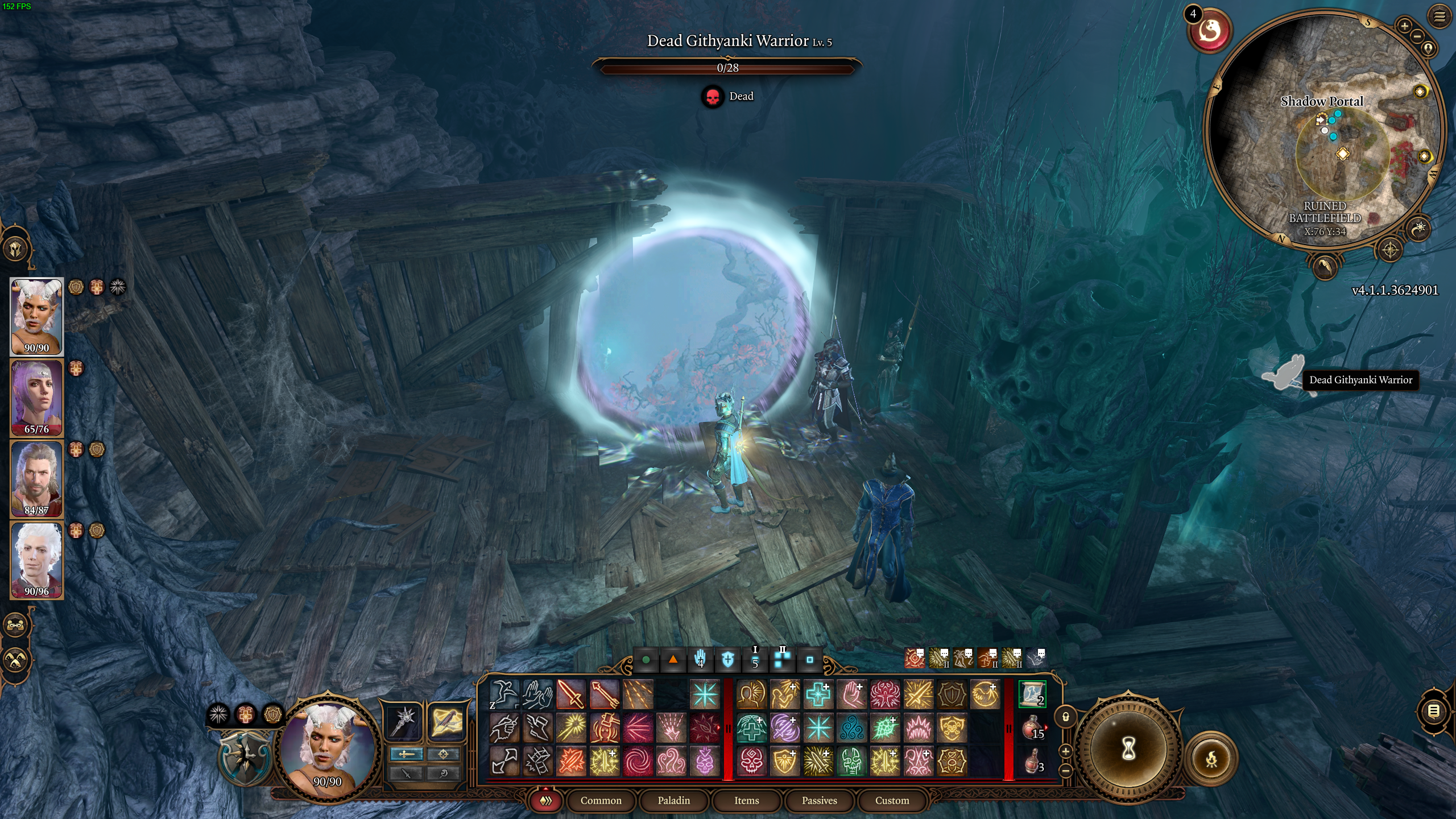Choose the bearded companion portrait

pyautogui.click(x=36, y=478)
